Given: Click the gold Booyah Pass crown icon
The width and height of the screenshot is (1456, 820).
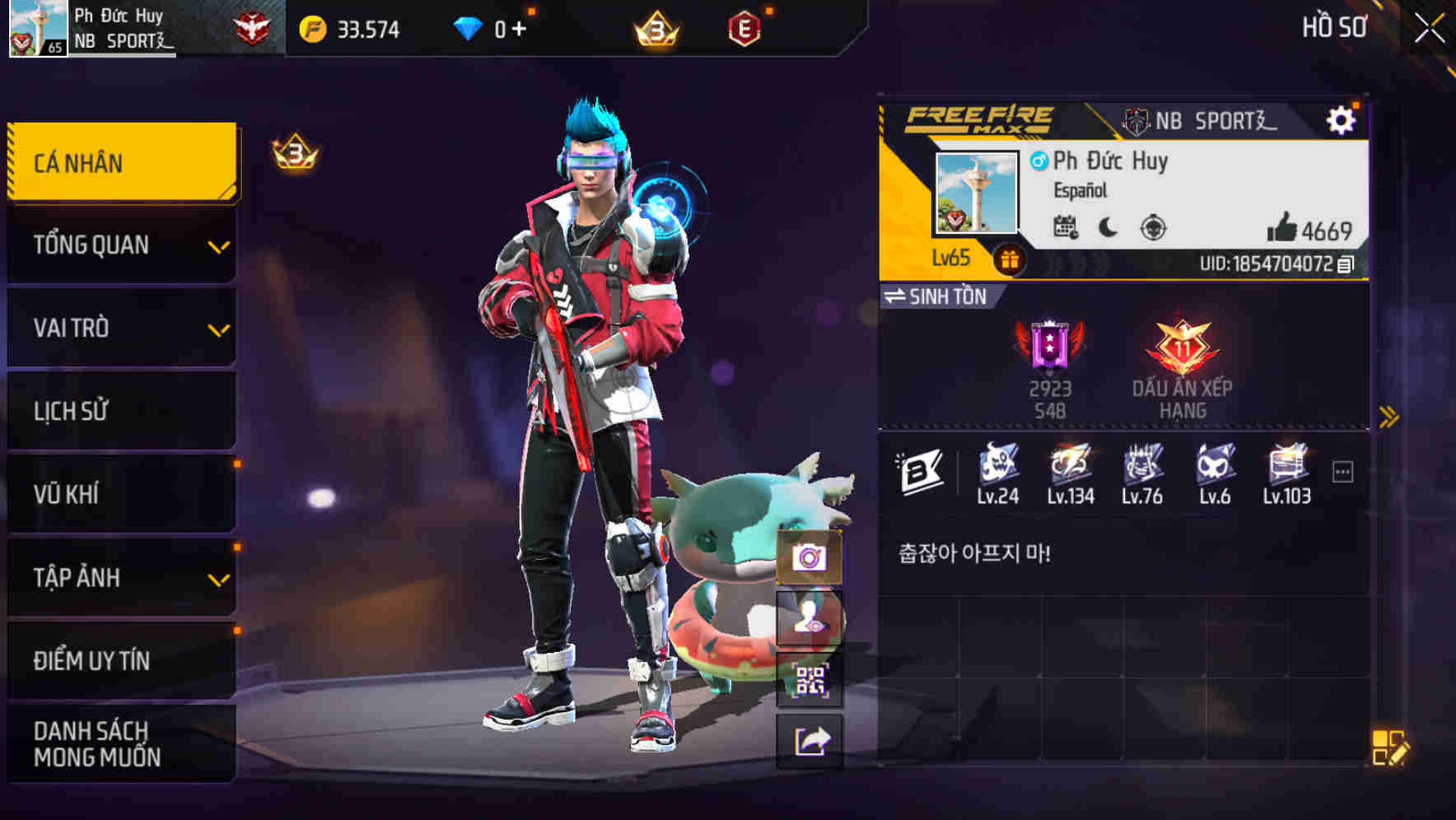Looking at the screenshot, I should pyautogui.click(x=654, y=28).
